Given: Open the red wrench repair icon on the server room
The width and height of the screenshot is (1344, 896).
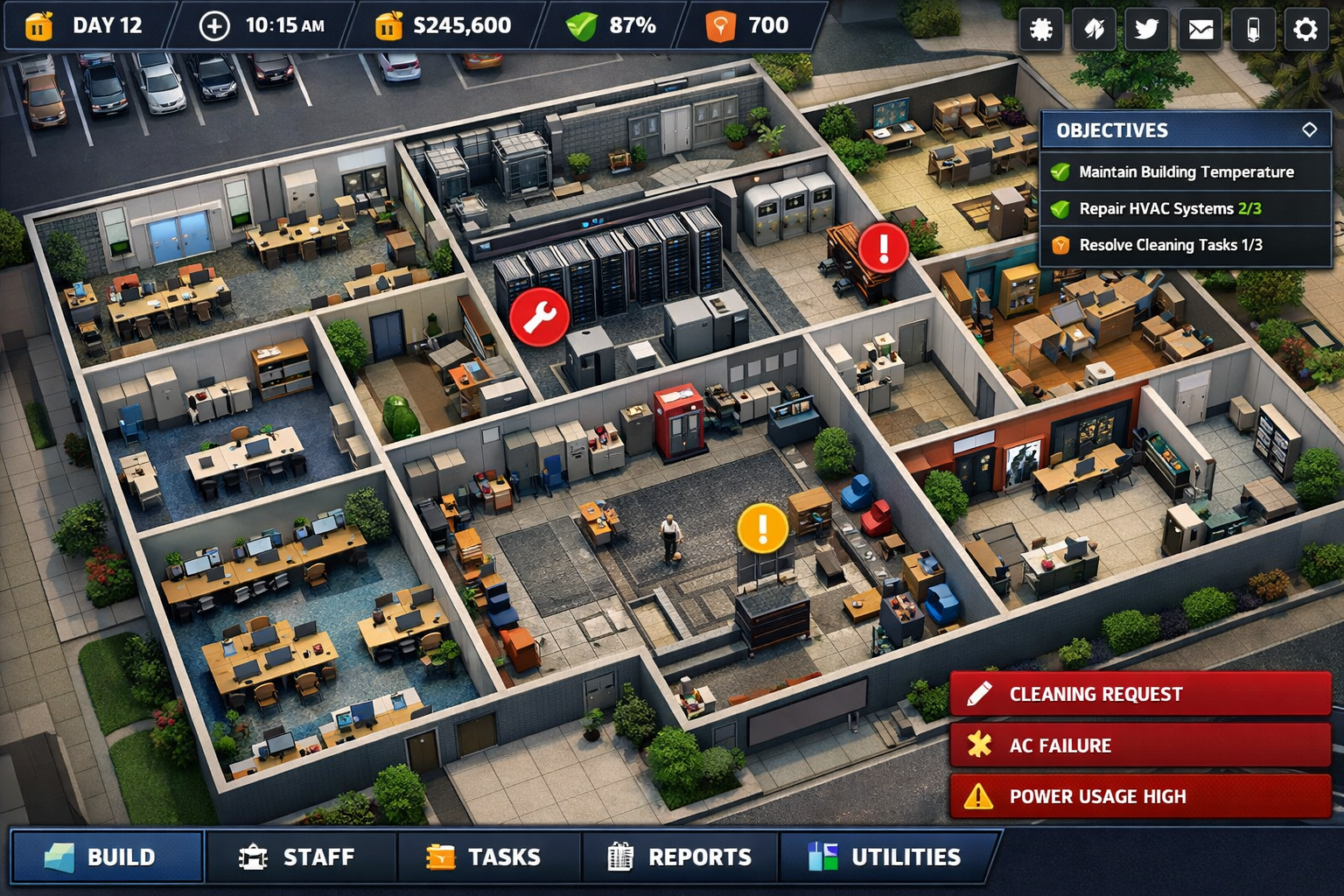Looking at the screenshot, I should (x=541, y=317).
